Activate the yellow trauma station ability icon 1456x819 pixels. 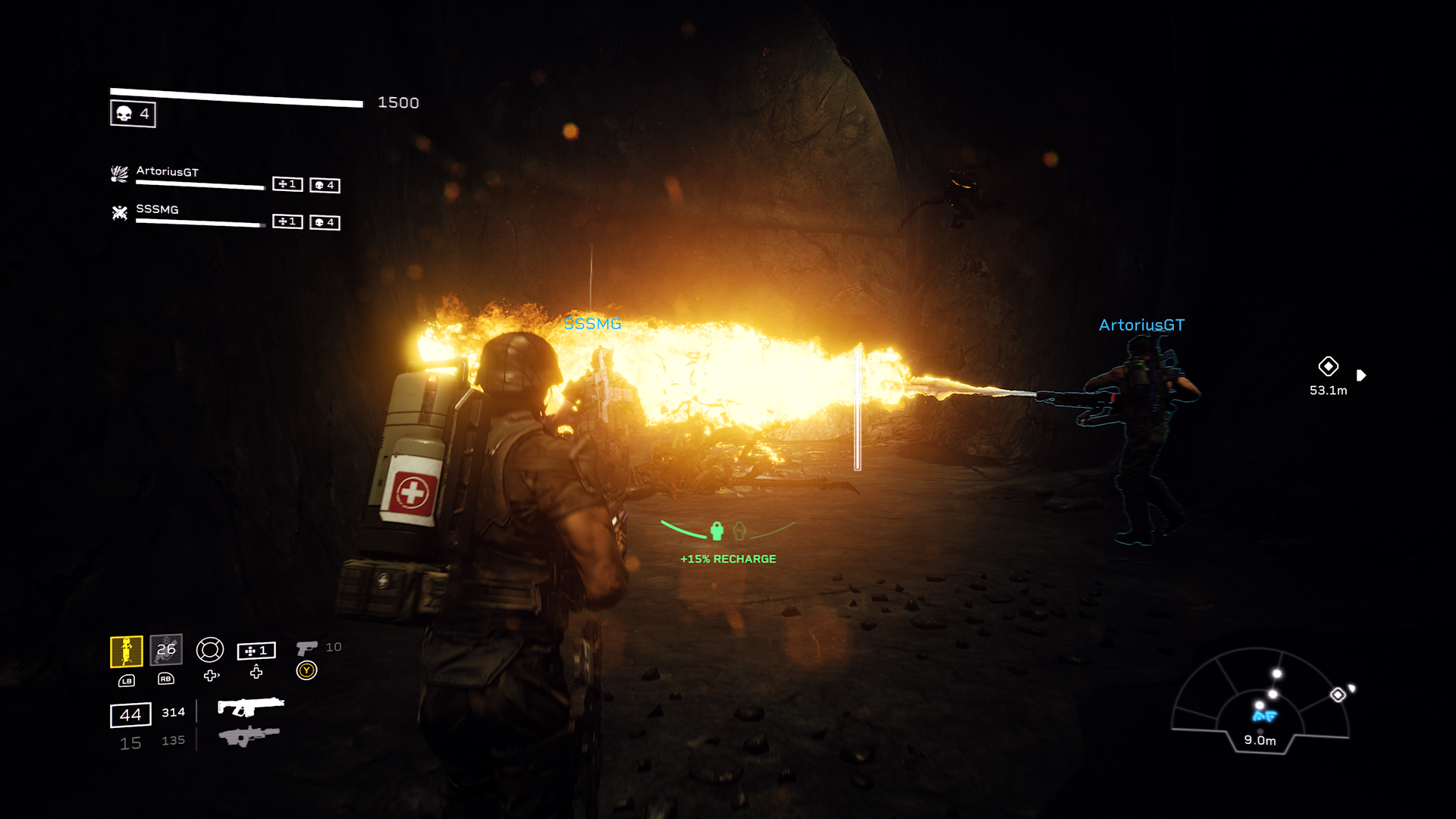tap(127, 651)
